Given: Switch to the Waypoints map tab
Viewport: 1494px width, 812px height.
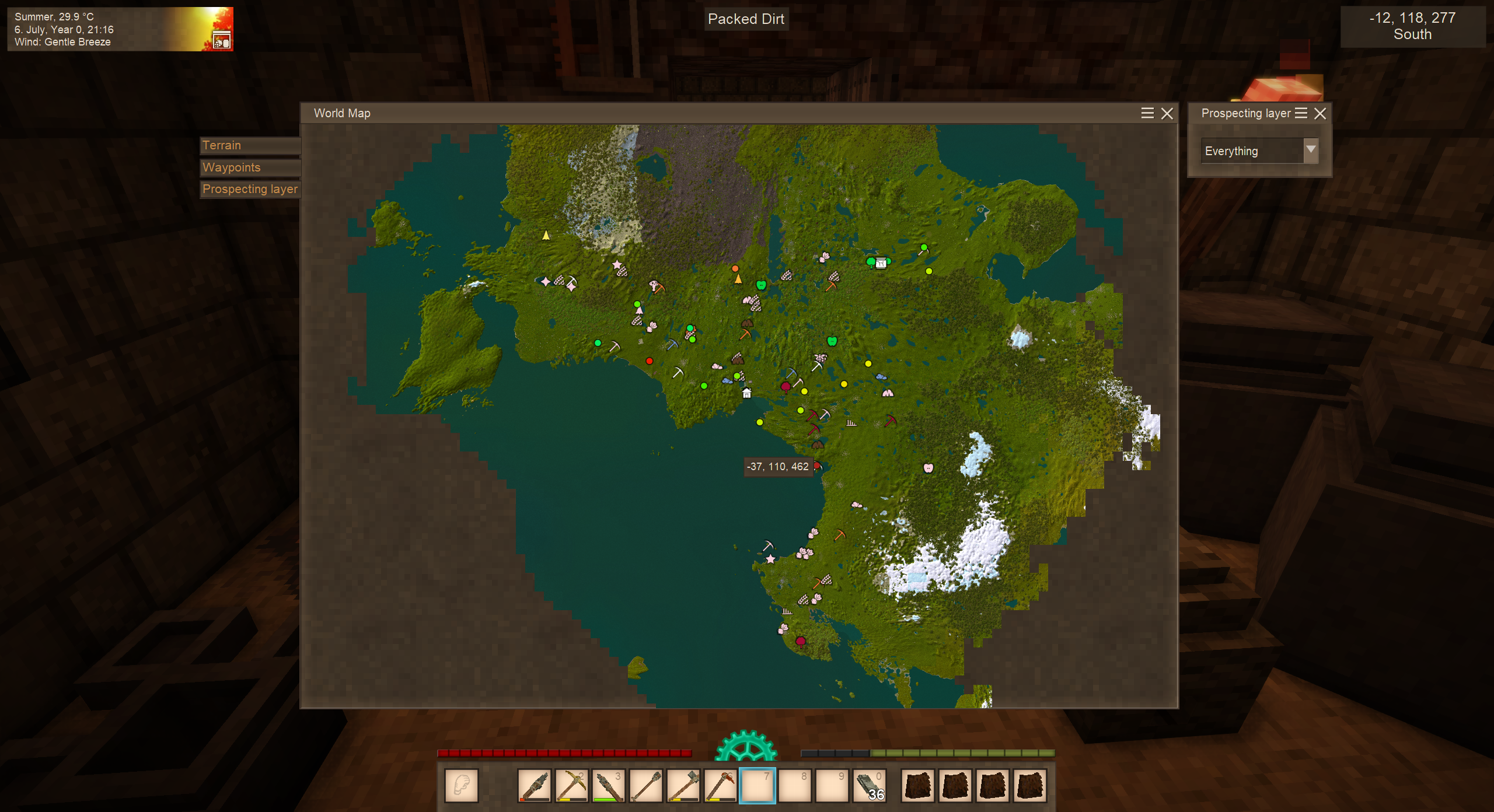Looking at the screenshot, I should click(250, 167).
